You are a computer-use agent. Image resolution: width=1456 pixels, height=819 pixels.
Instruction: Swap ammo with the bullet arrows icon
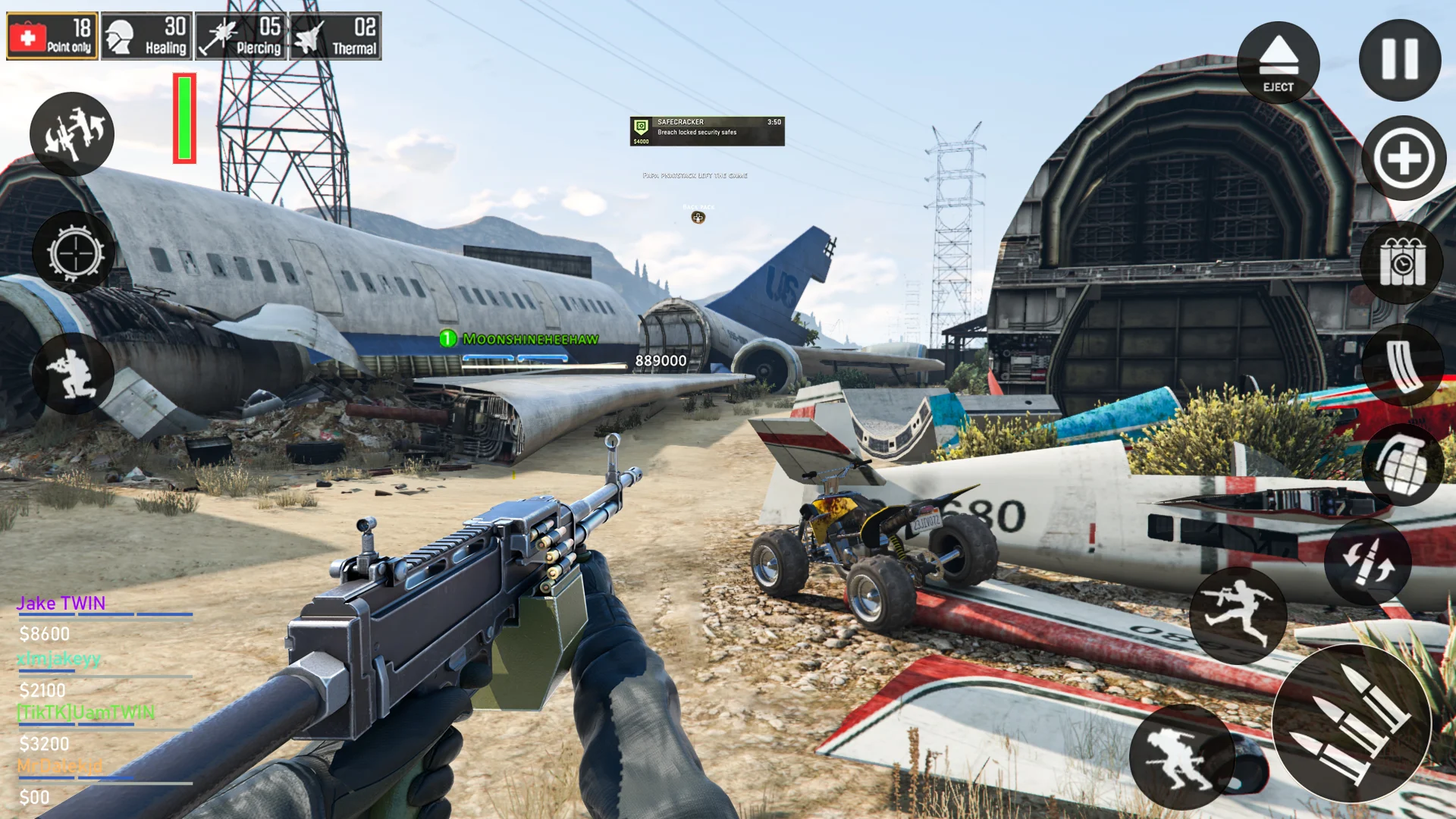click(x=1367, y=562)
